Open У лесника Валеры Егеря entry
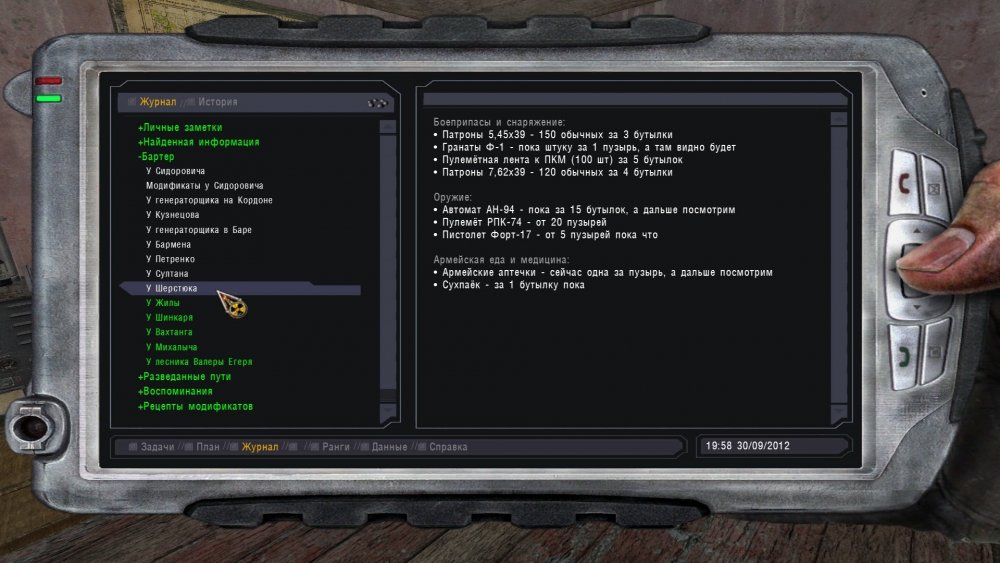The width and height of the screenshot is (1000, 563). (199, 361)
